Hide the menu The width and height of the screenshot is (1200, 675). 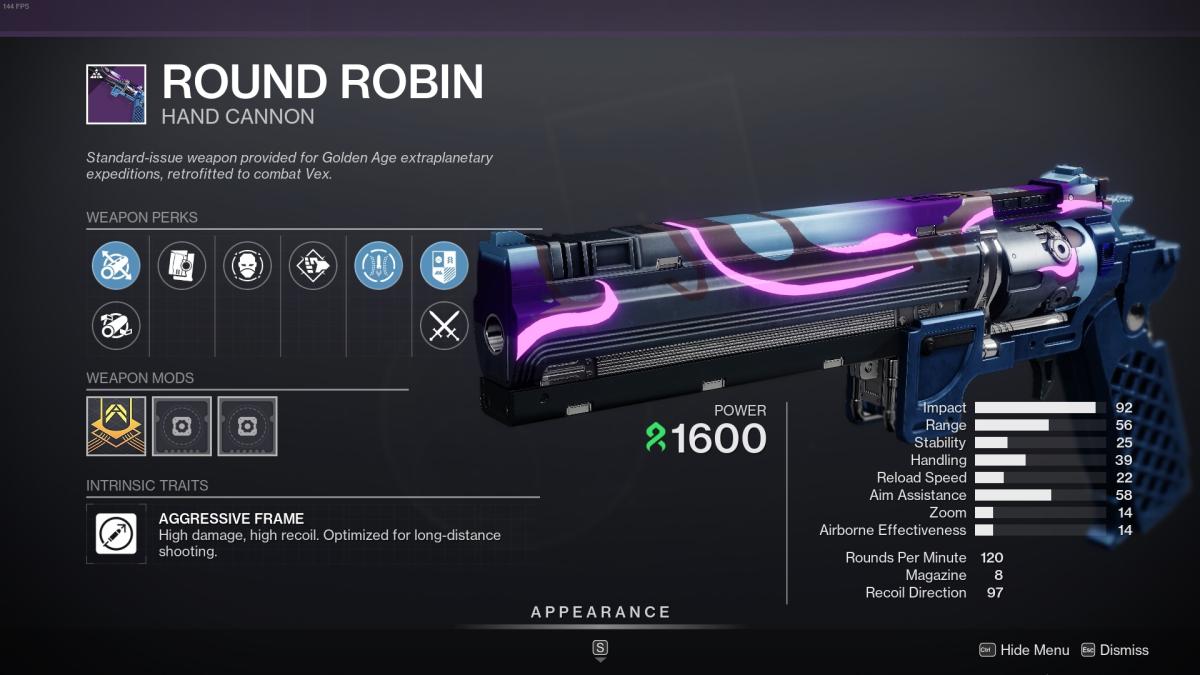pyautogui.click(x=1025, y=650)
